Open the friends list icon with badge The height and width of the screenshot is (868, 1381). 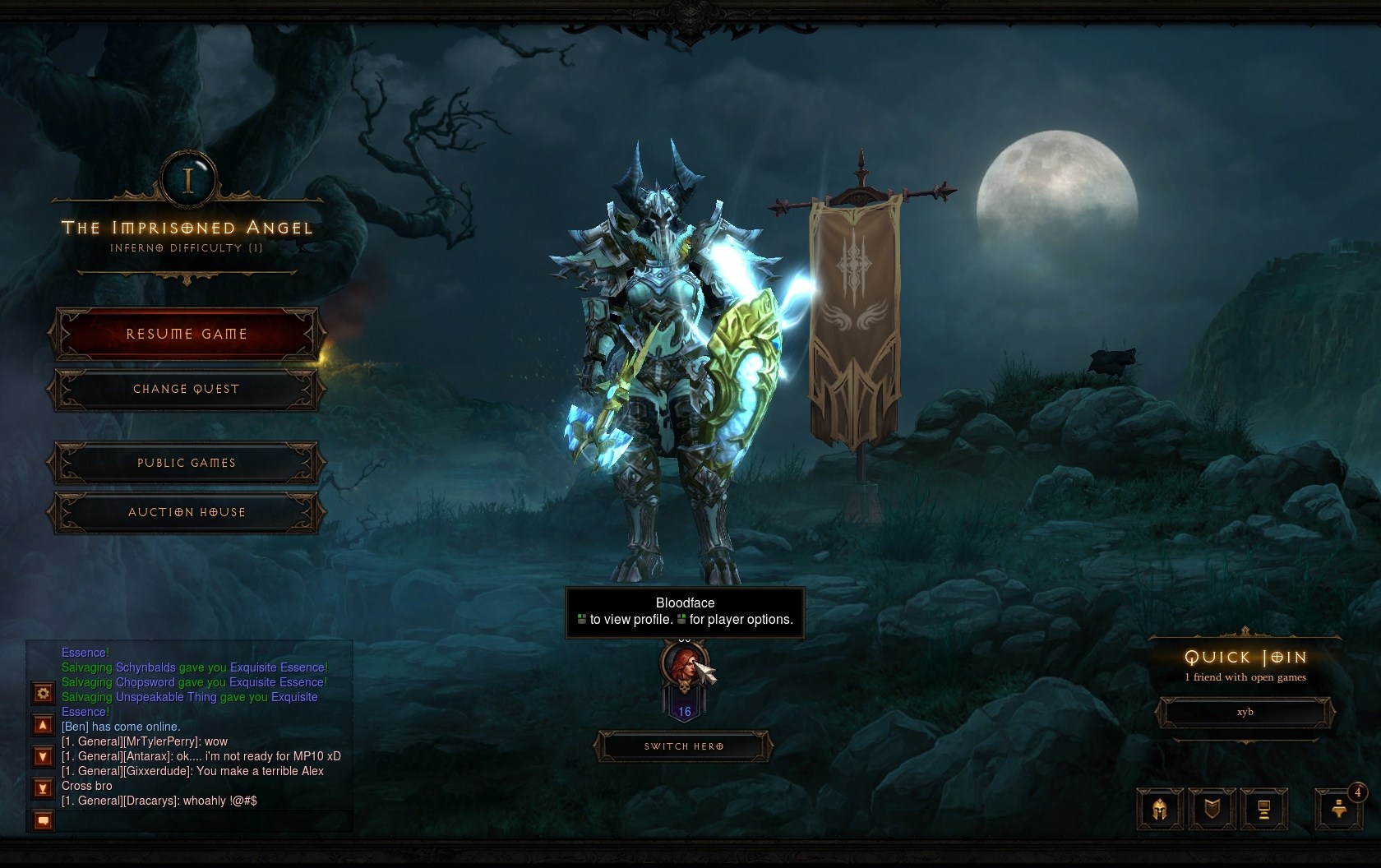1338,809
